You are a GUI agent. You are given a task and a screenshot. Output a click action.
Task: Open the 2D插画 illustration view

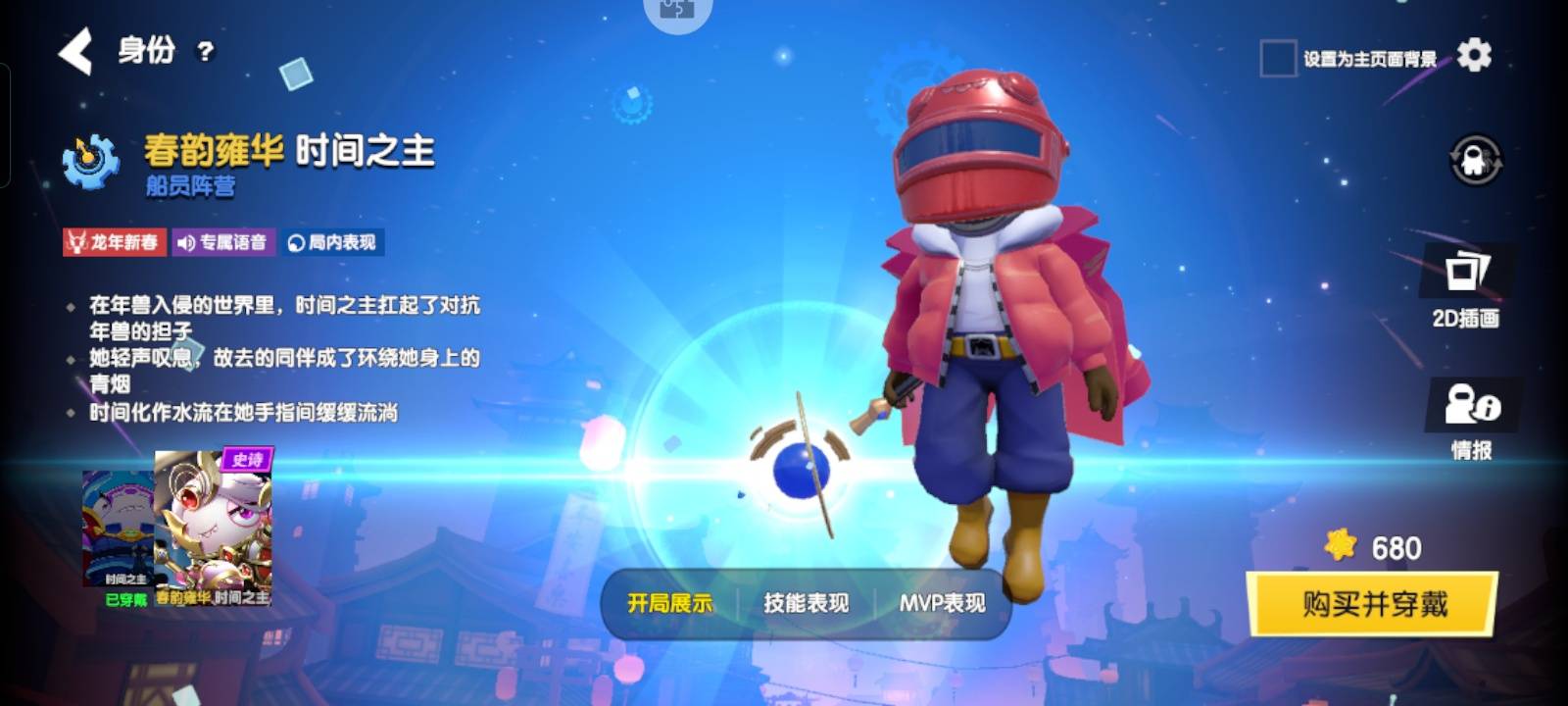[1466, 286]
